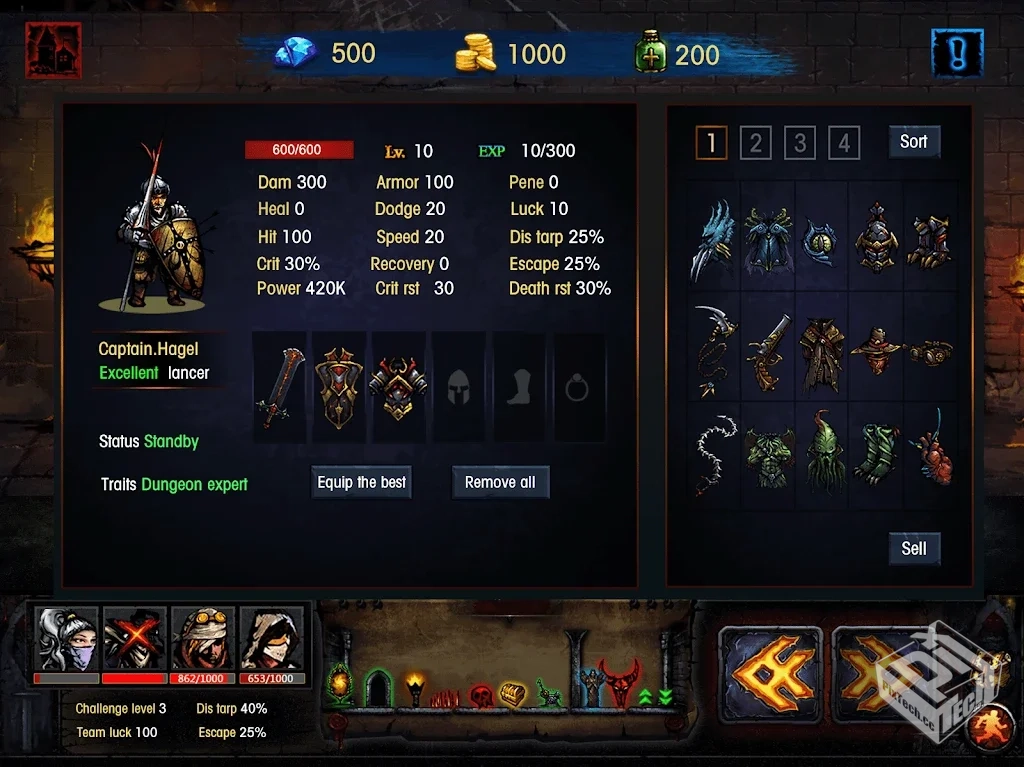Switch to inventory page 2
Screen dimensions: 1024x767
(755, 143)
